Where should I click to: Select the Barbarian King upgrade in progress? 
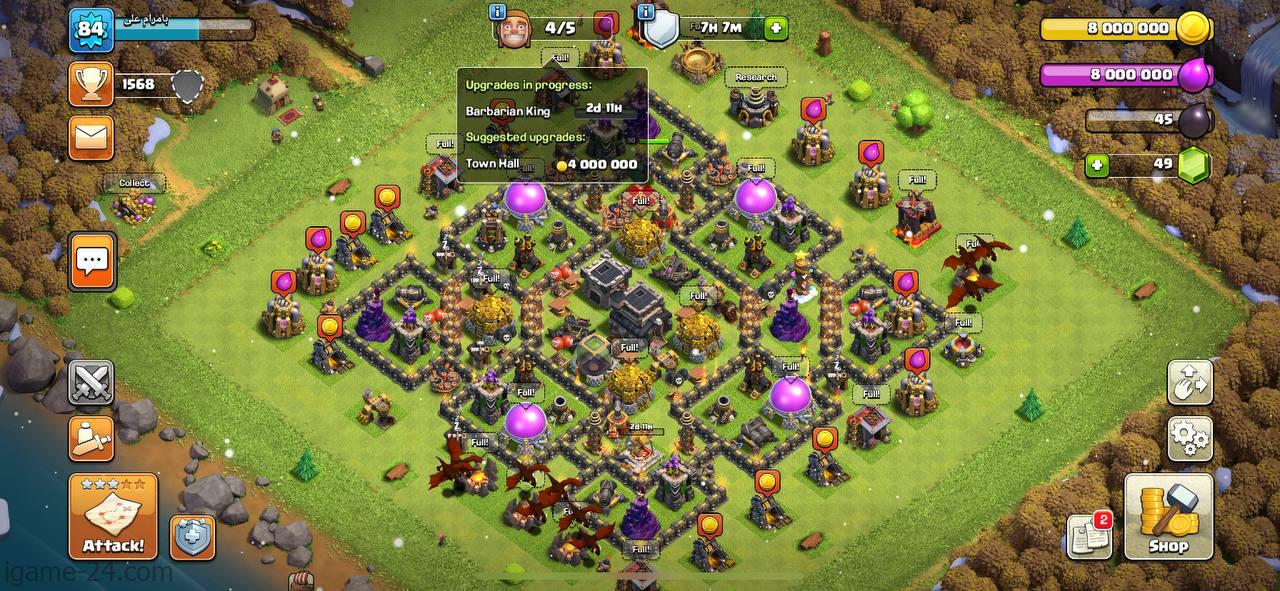coord(552,111)
